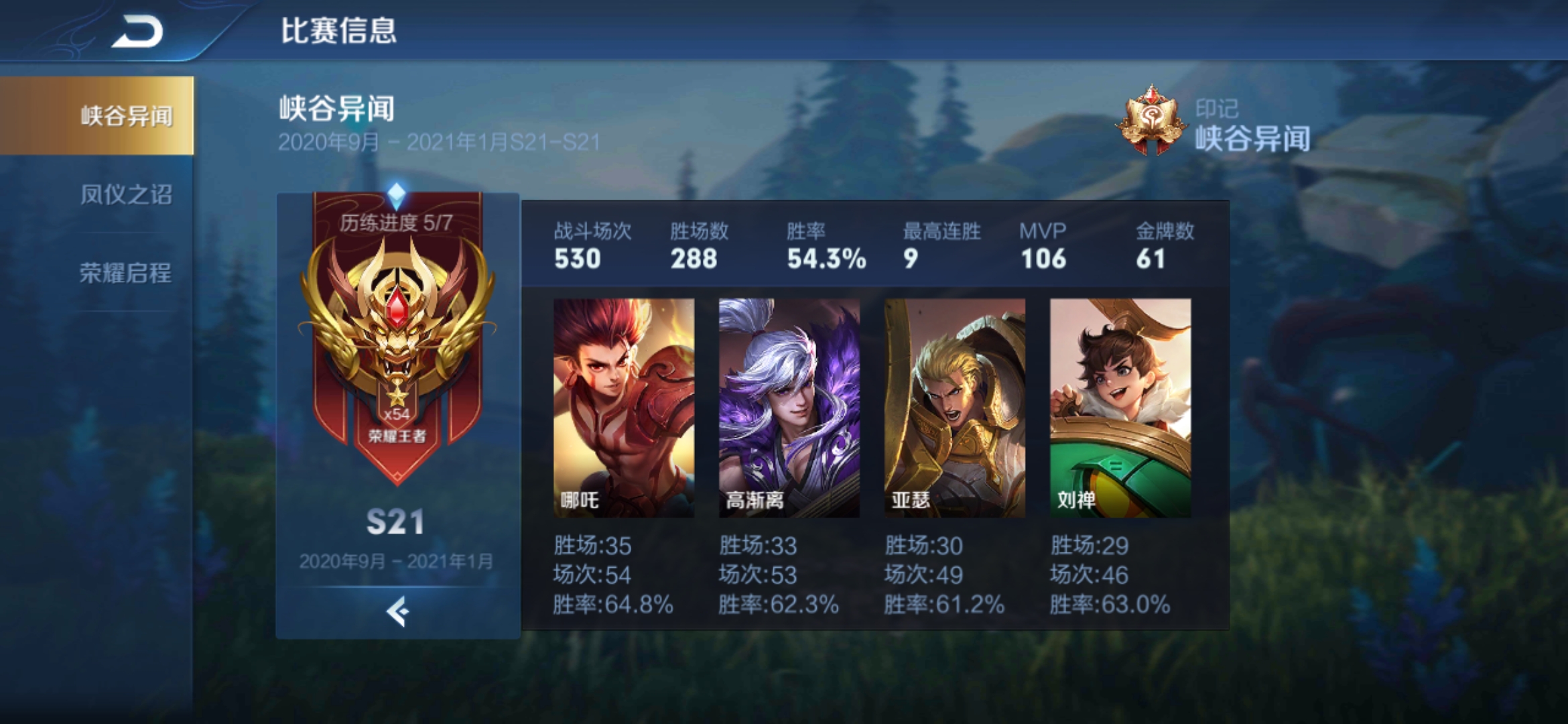Open the 亚瑟 hero card

tap(954, 408)
